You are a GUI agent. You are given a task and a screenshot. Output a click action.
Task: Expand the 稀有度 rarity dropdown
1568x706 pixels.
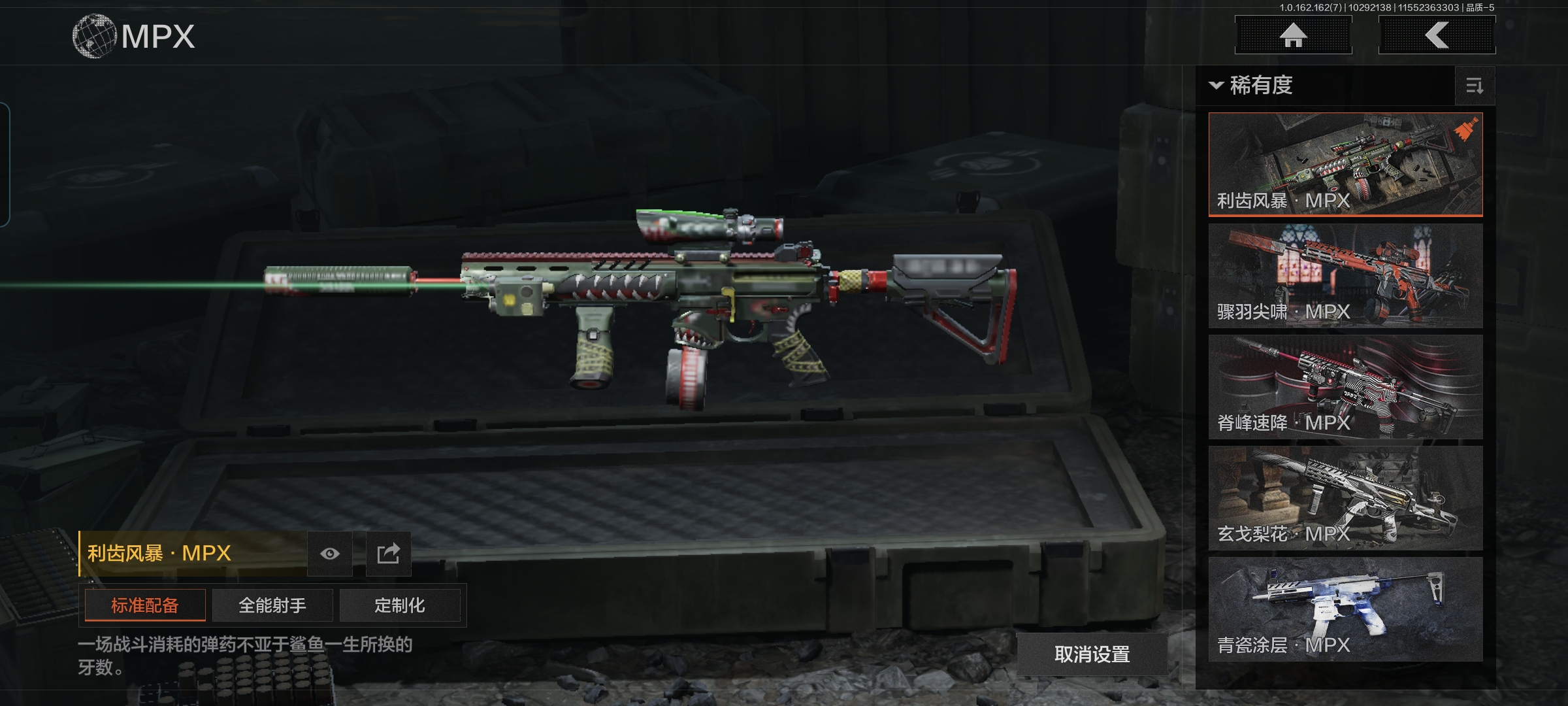pos(1252,86)
